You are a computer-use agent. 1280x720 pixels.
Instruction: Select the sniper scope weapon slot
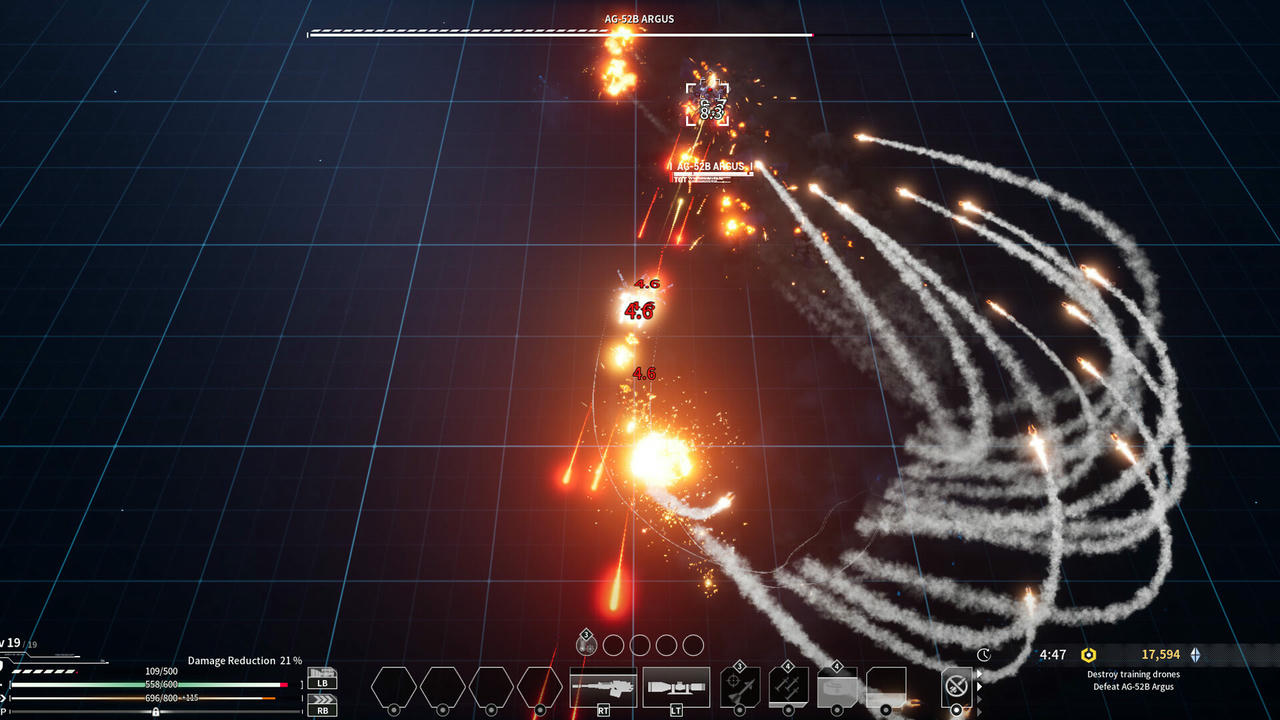[x=676, y=687]
